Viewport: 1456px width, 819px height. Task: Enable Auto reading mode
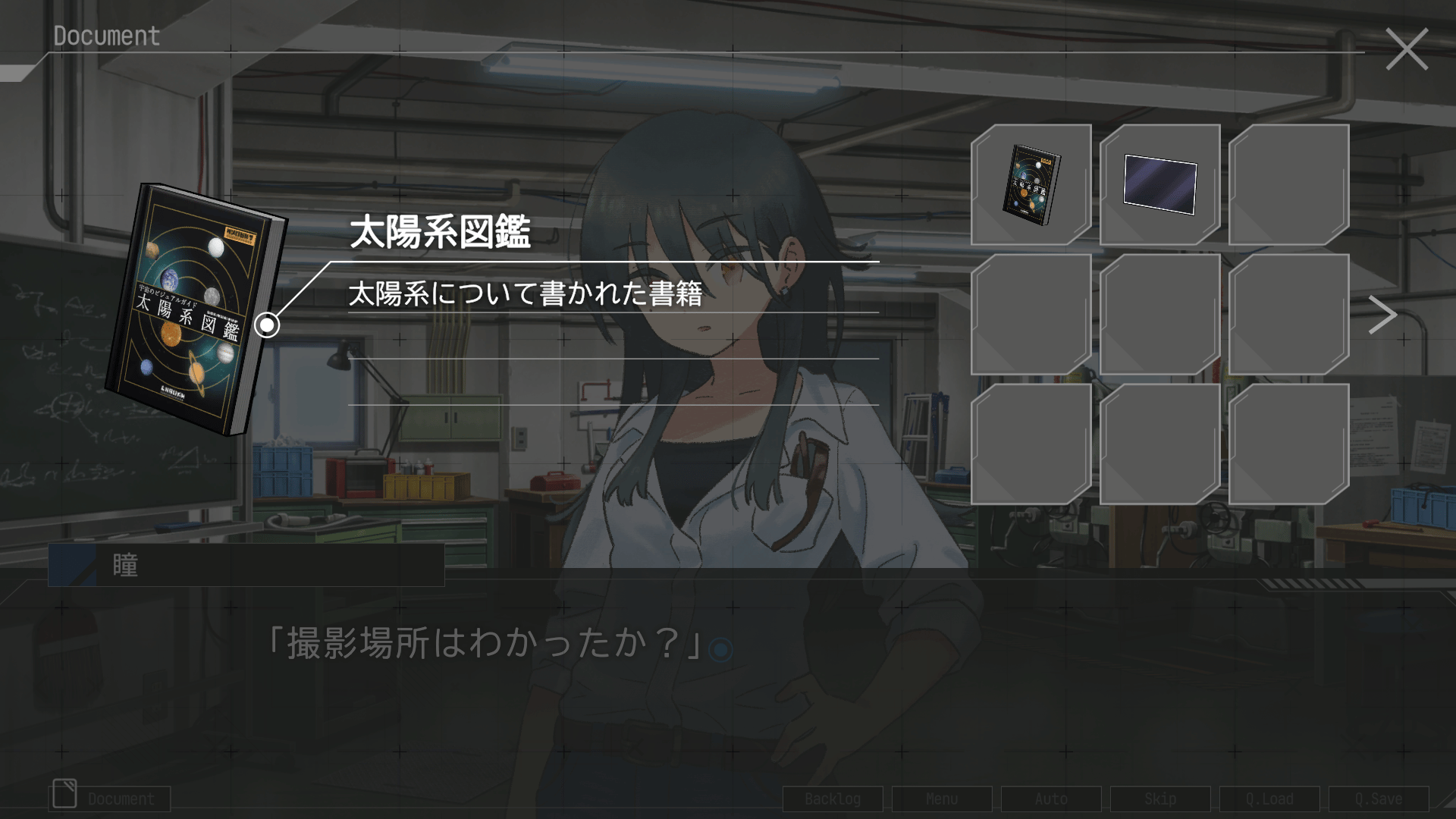point(1051,799)
